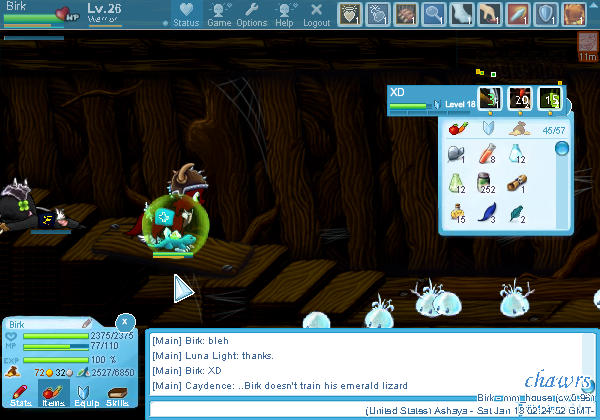The width and height of the screenshot is (600, 420).
Task: Use the magnifying glass hotbar item
Action: pos(433,14)
